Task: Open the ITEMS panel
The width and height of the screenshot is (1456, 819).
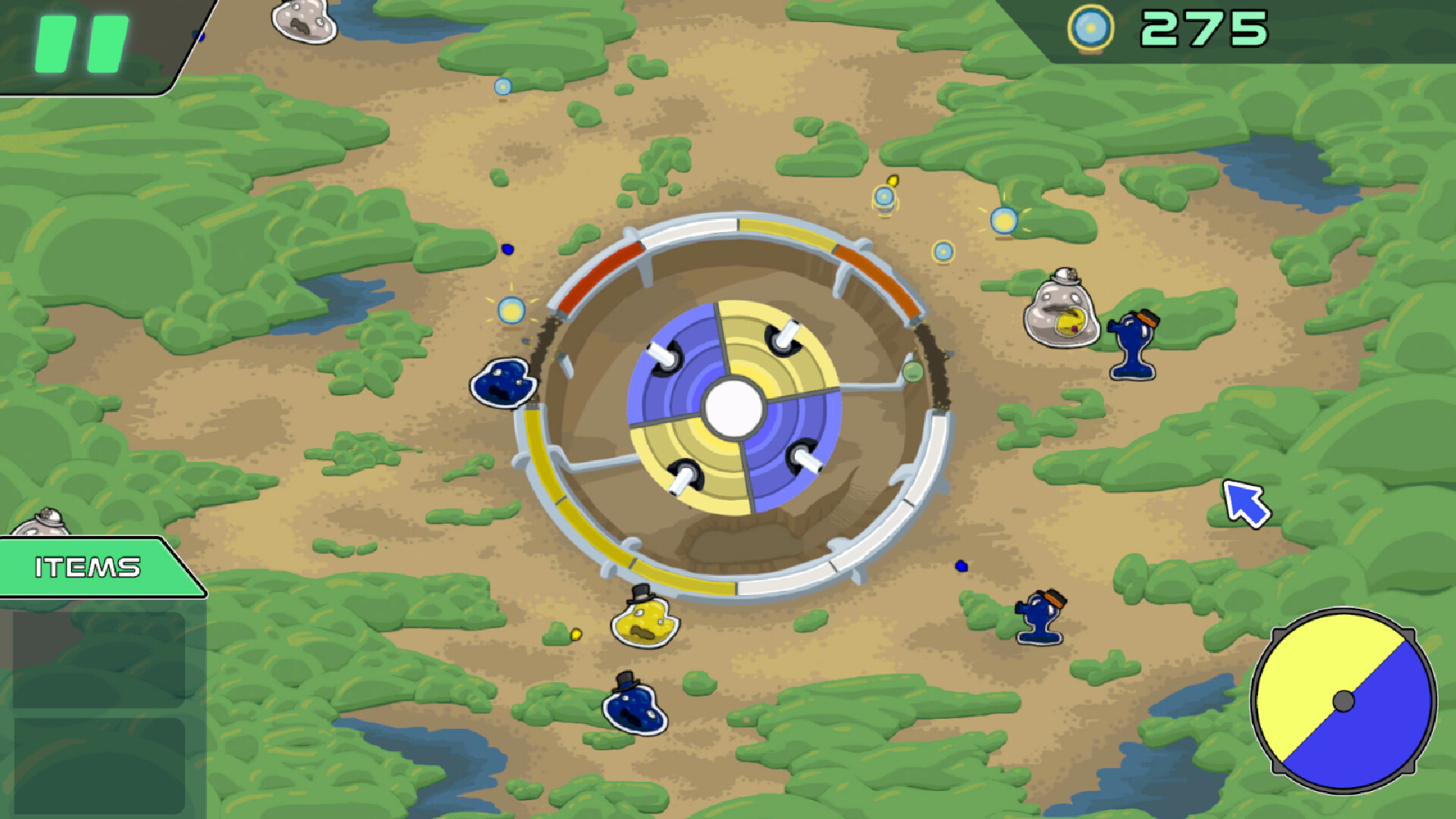Action: (x=87, y=567)
